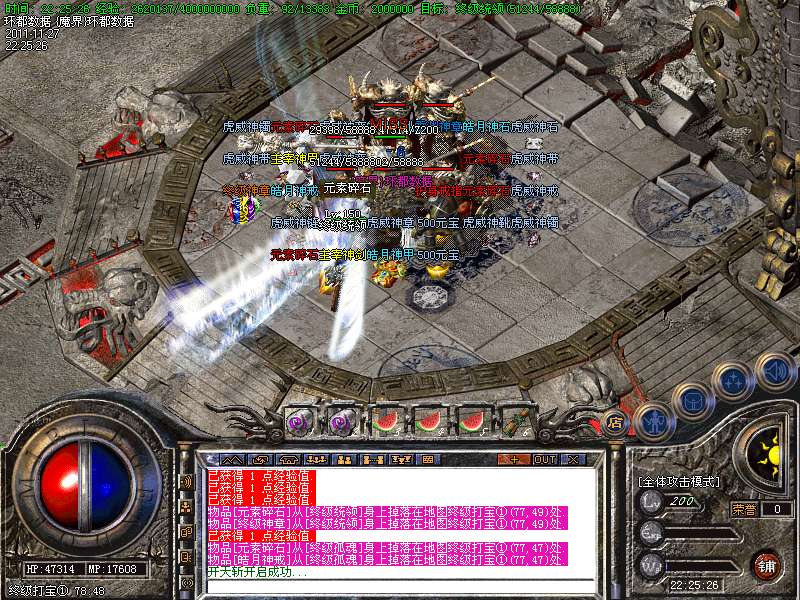This screenshot has width=800, height=600.
Task: Use the watermelon in hotbar slot 3
Action: (386, 421)
